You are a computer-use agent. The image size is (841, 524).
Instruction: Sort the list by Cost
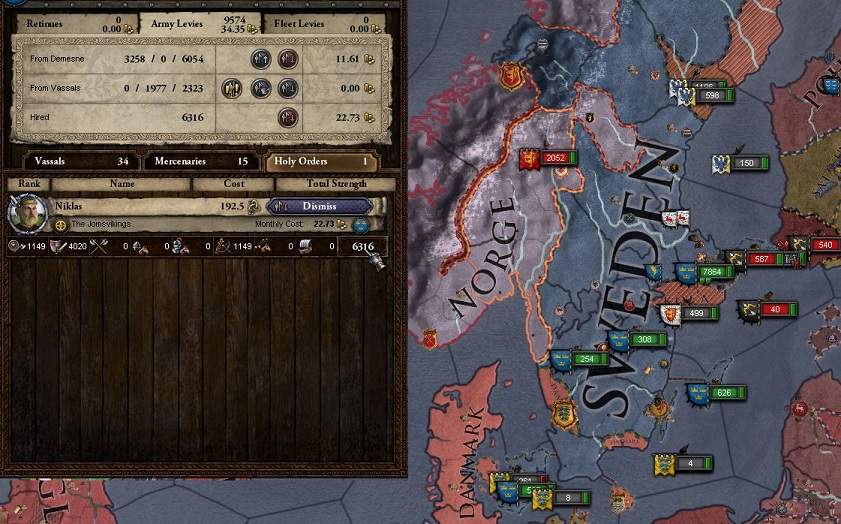point(233,184)
